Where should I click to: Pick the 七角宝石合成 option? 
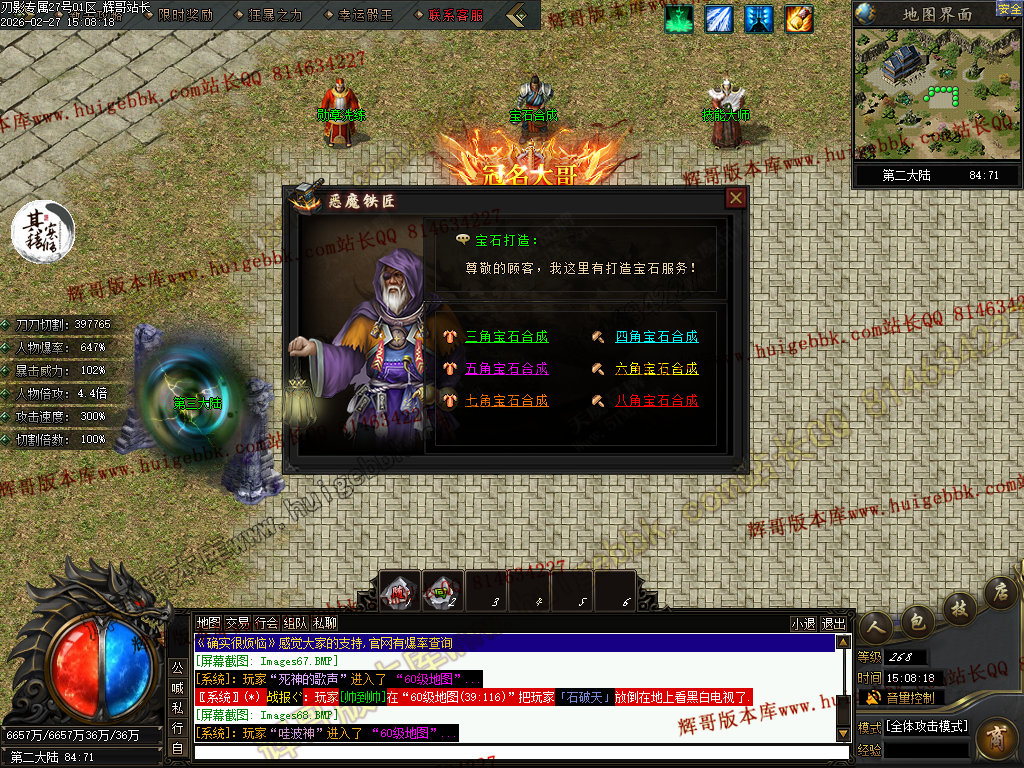coord(507,400)
